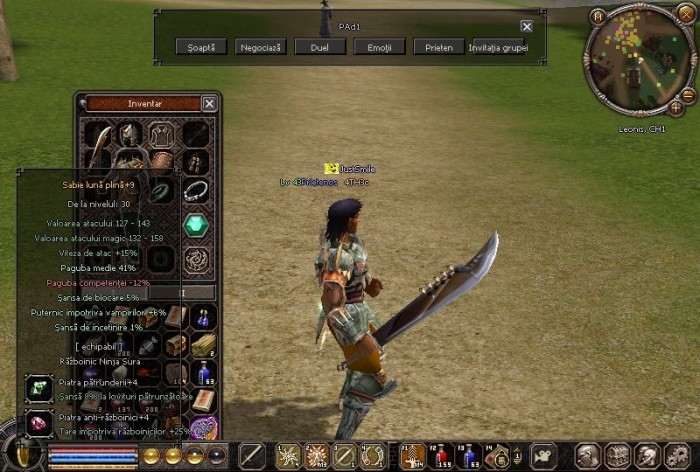This screenshot has height=472, width=700.
Task: Select the sword slot in the quickslot bar
Action: coord(251,456)
